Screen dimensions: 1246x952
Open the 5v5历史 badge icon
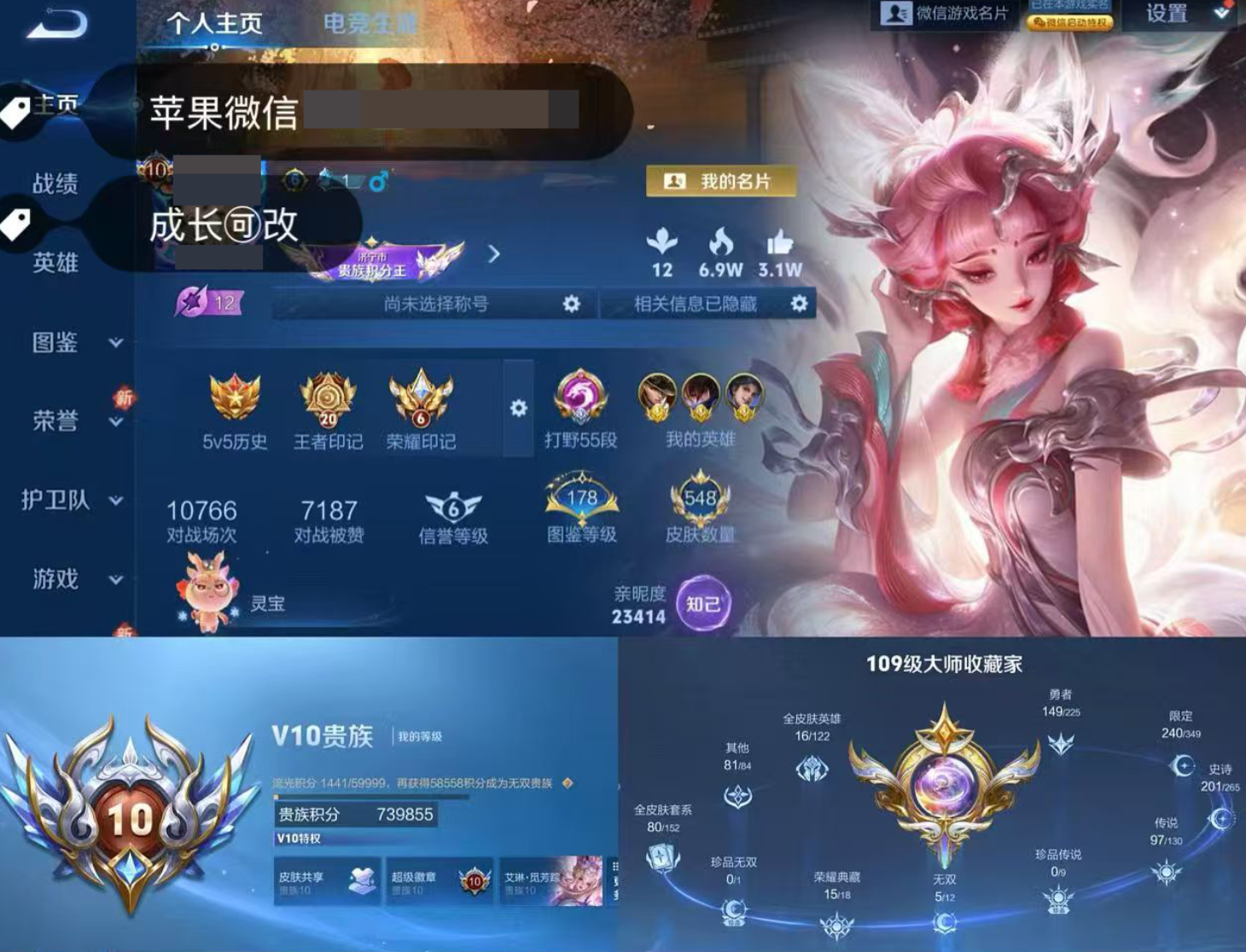point(232,395)
